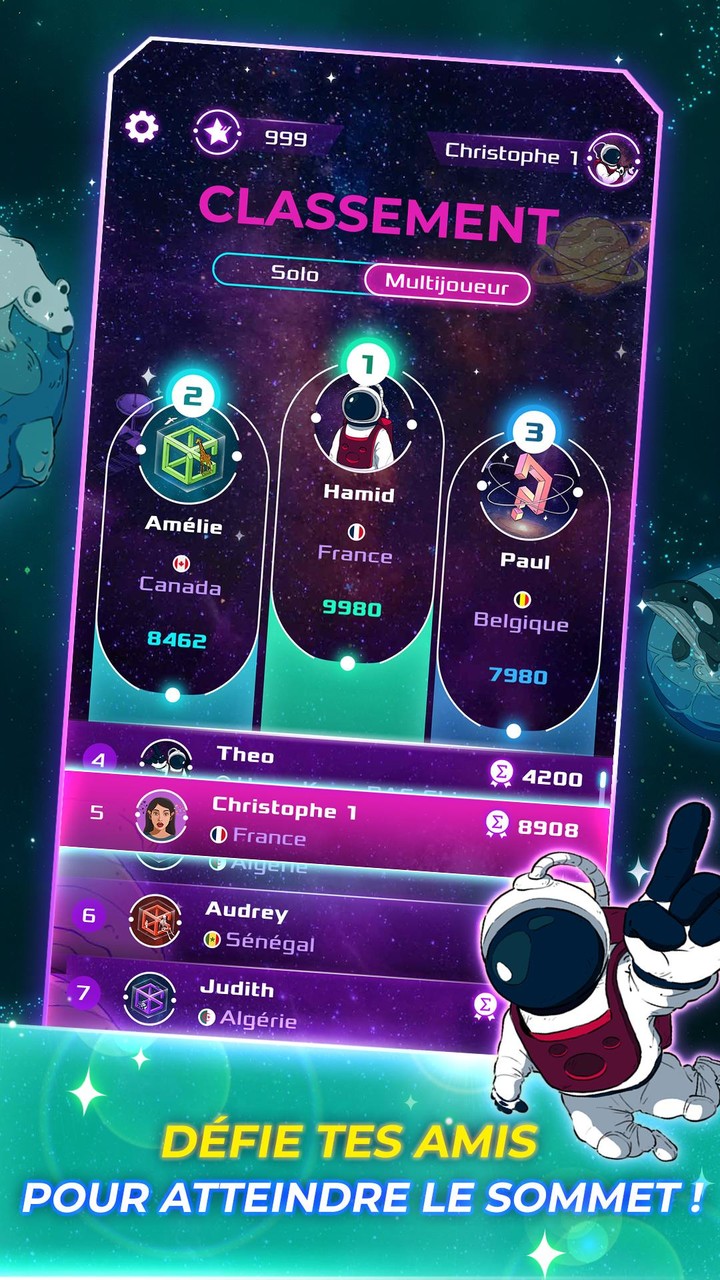Open the Christophe 1 profile avatar
Screen dimensions: 720x1280
tap(606, 159)
